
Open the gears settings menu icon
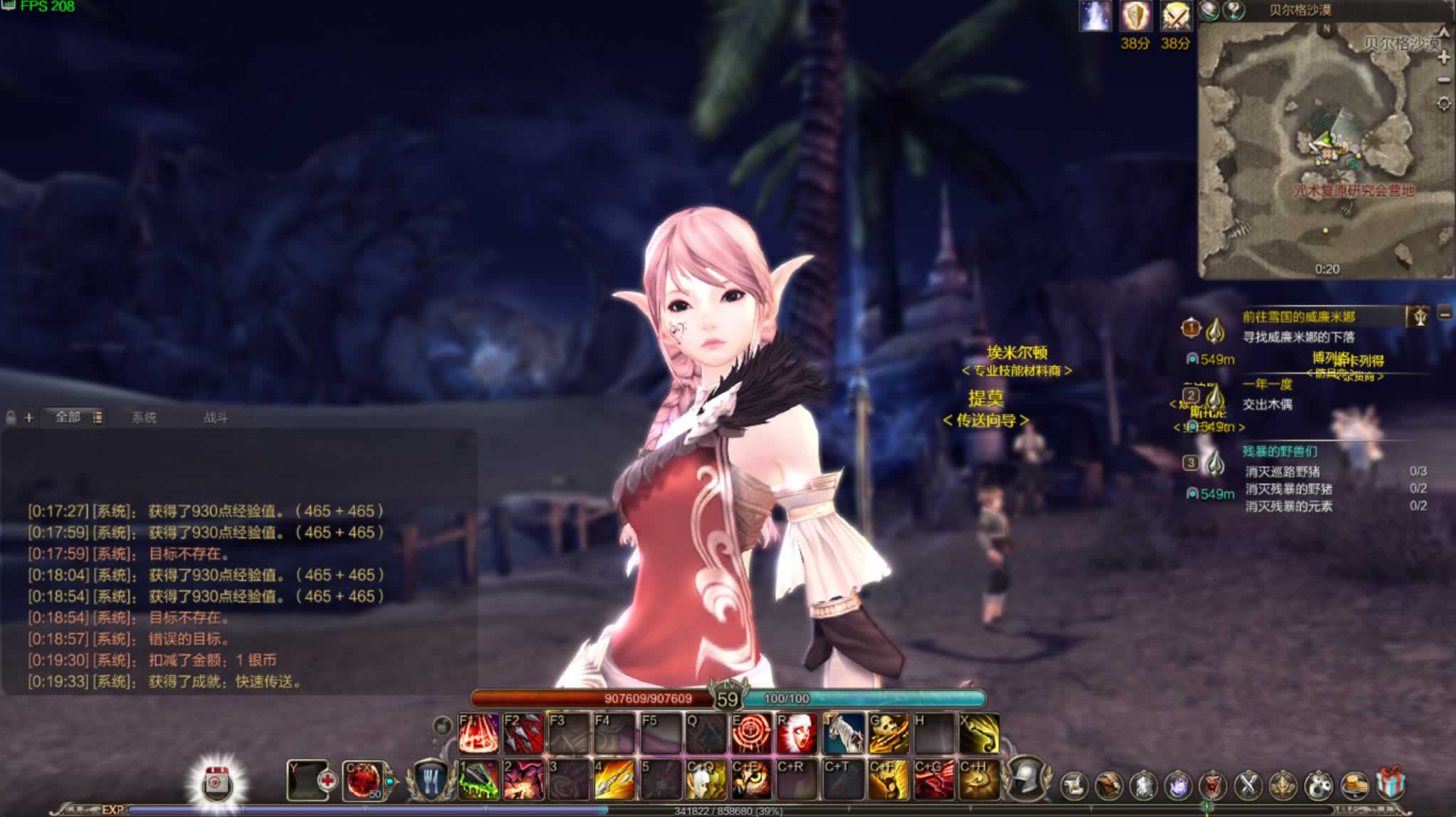(1319, 785)
